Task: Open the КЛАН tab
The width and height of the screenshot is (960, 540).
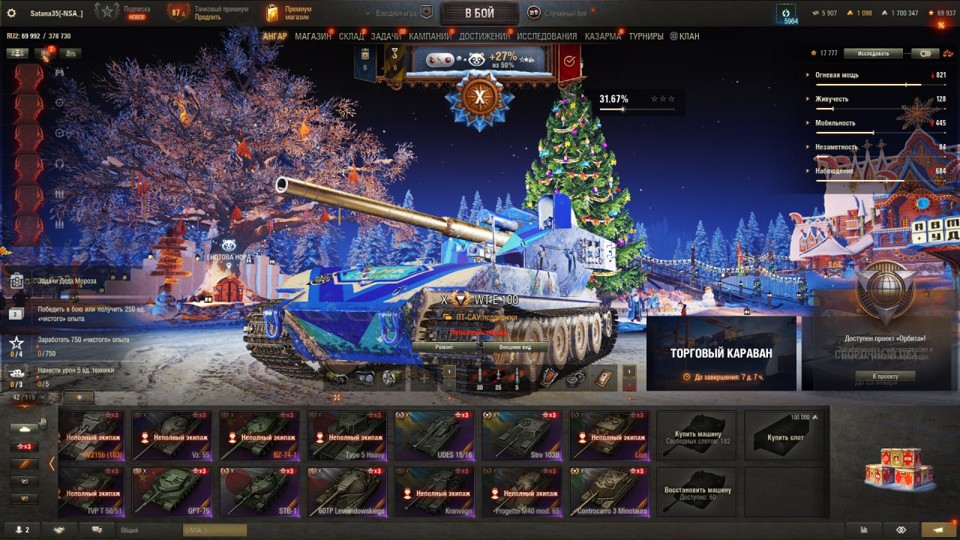Action: [686, 37]
